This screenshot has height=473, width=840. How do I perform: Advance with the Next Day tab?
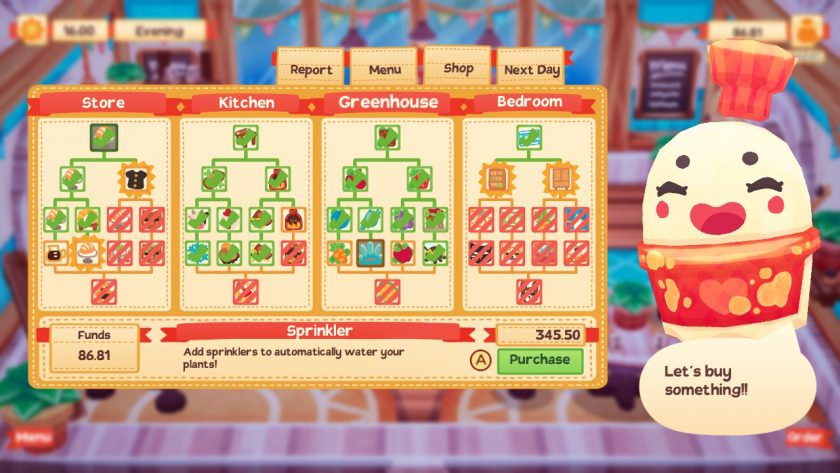(531, 70)
